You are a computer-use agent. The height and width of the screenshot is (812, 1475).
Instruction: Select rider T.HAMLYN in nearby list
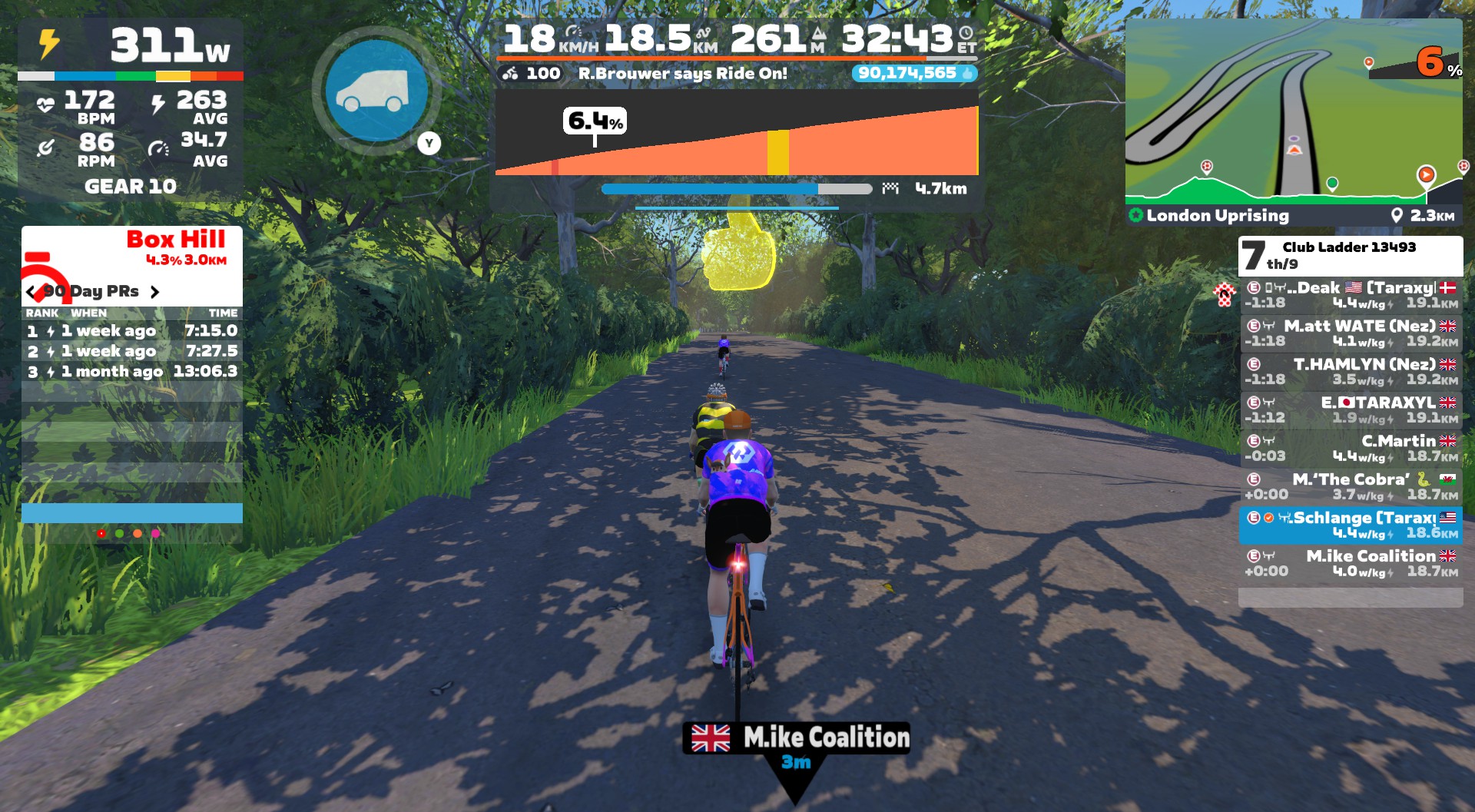pyautogui.click(x=1351, y=372)
